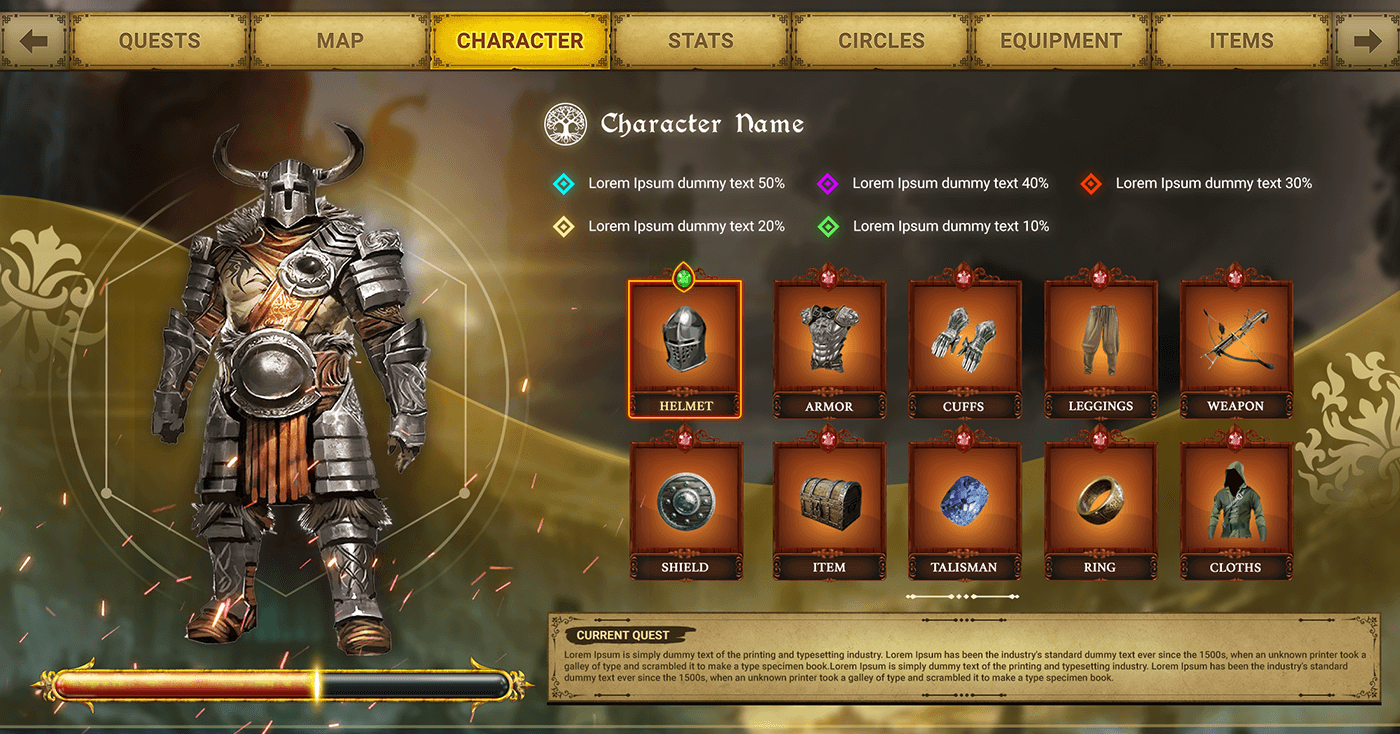Switch to the Quests tab
Image resolution: width=1400 pixels, height=734 pixels.
(x=160, y=41)
